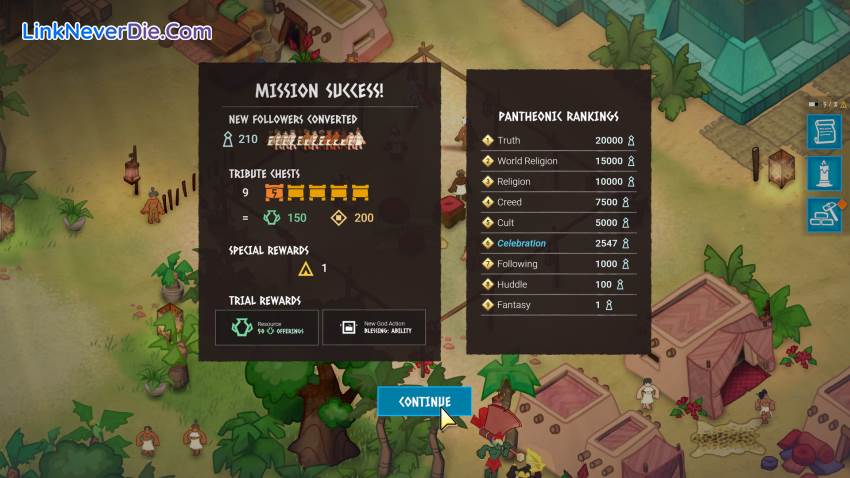Open the candle icon panel
The image size is (850, 478).
click(824, 173)
